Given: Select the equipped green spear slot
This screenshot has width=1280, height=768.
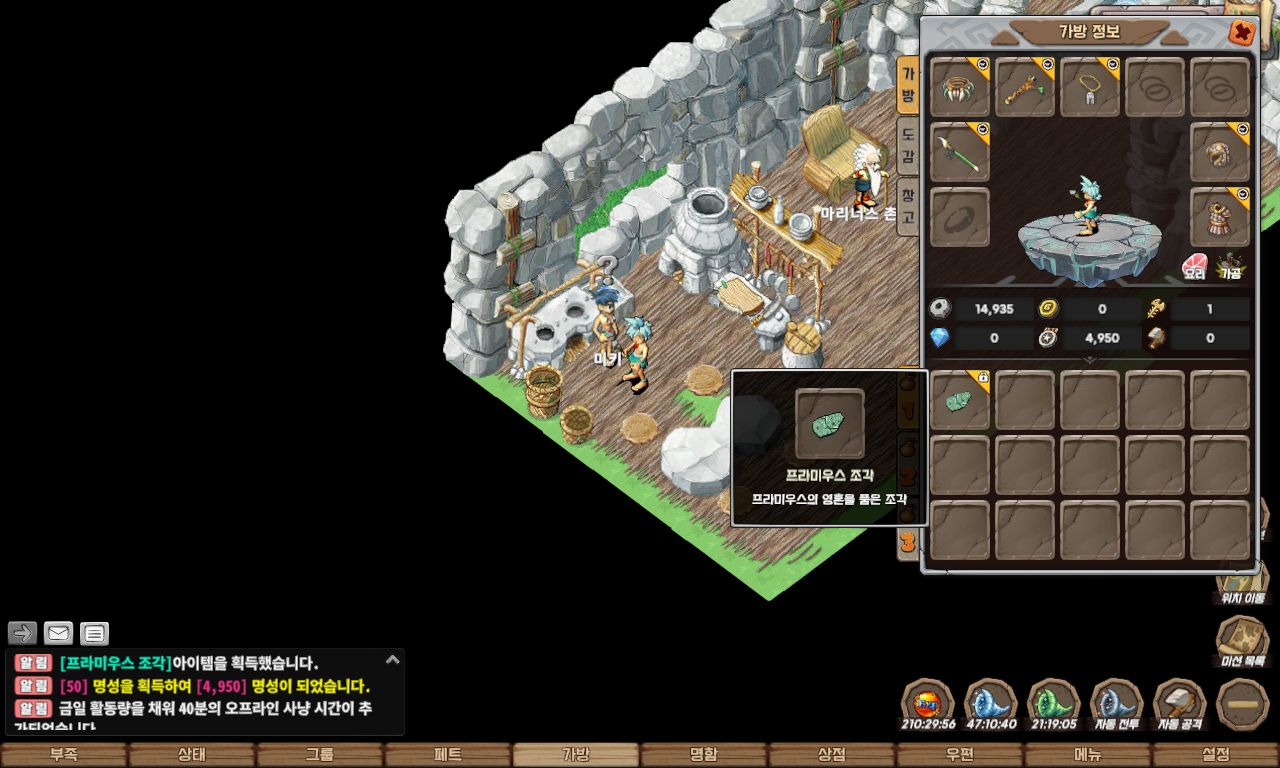Looking at the screenshot, I should point(960,153).
